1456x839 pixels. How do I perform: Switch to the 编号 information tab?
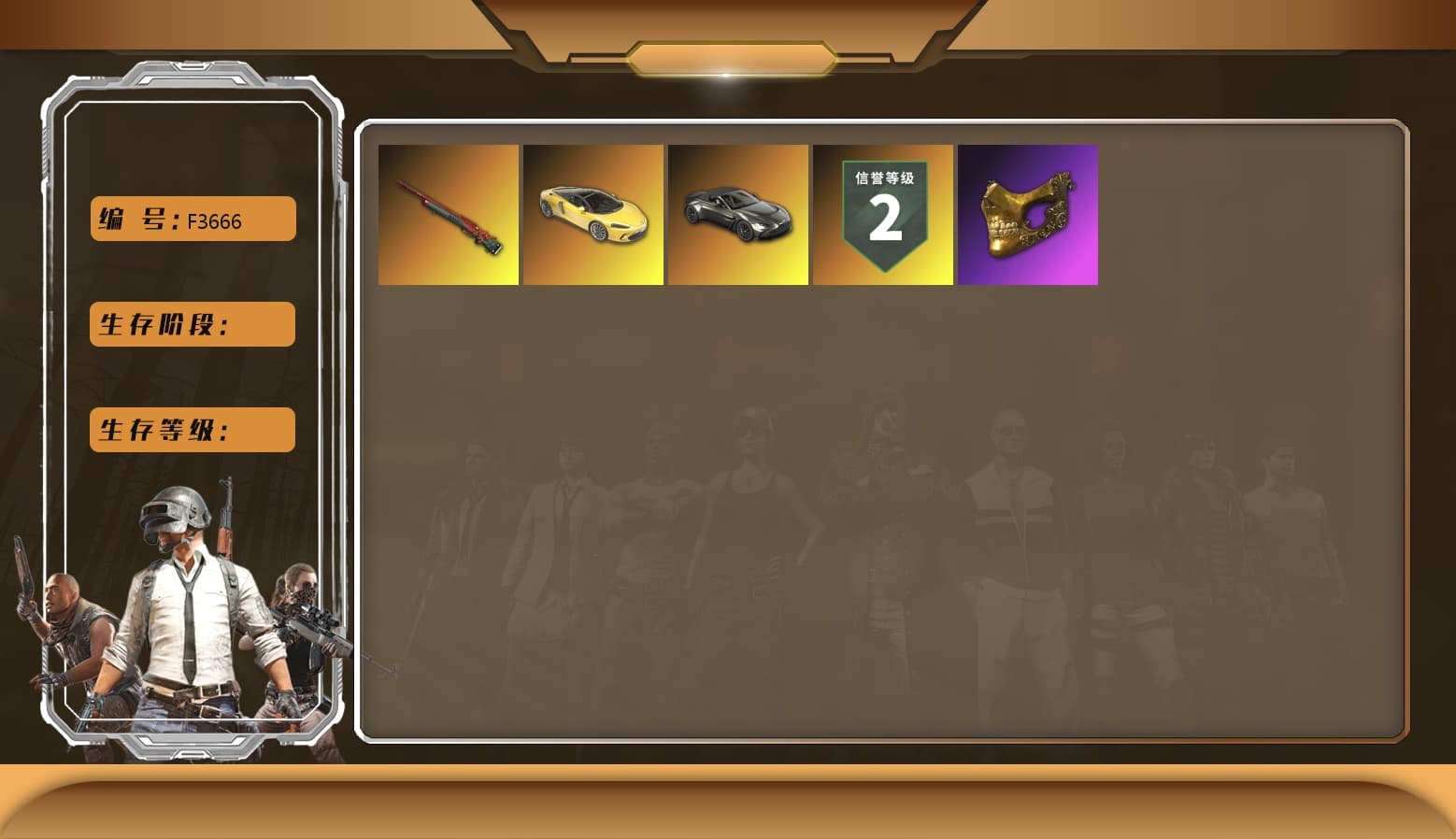coord(192,219)
